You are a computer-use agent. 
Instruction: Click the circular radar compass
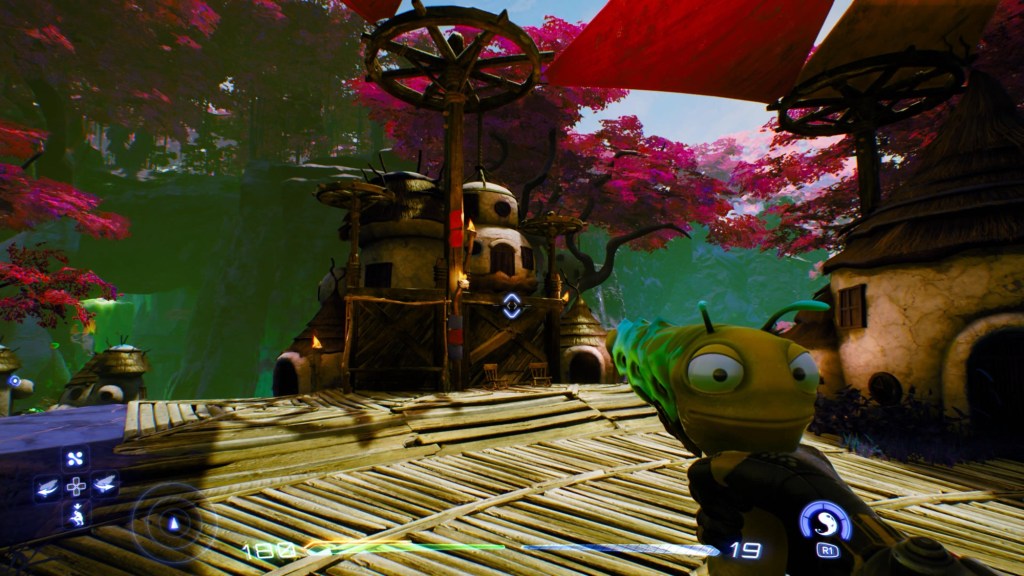point(172,522)
